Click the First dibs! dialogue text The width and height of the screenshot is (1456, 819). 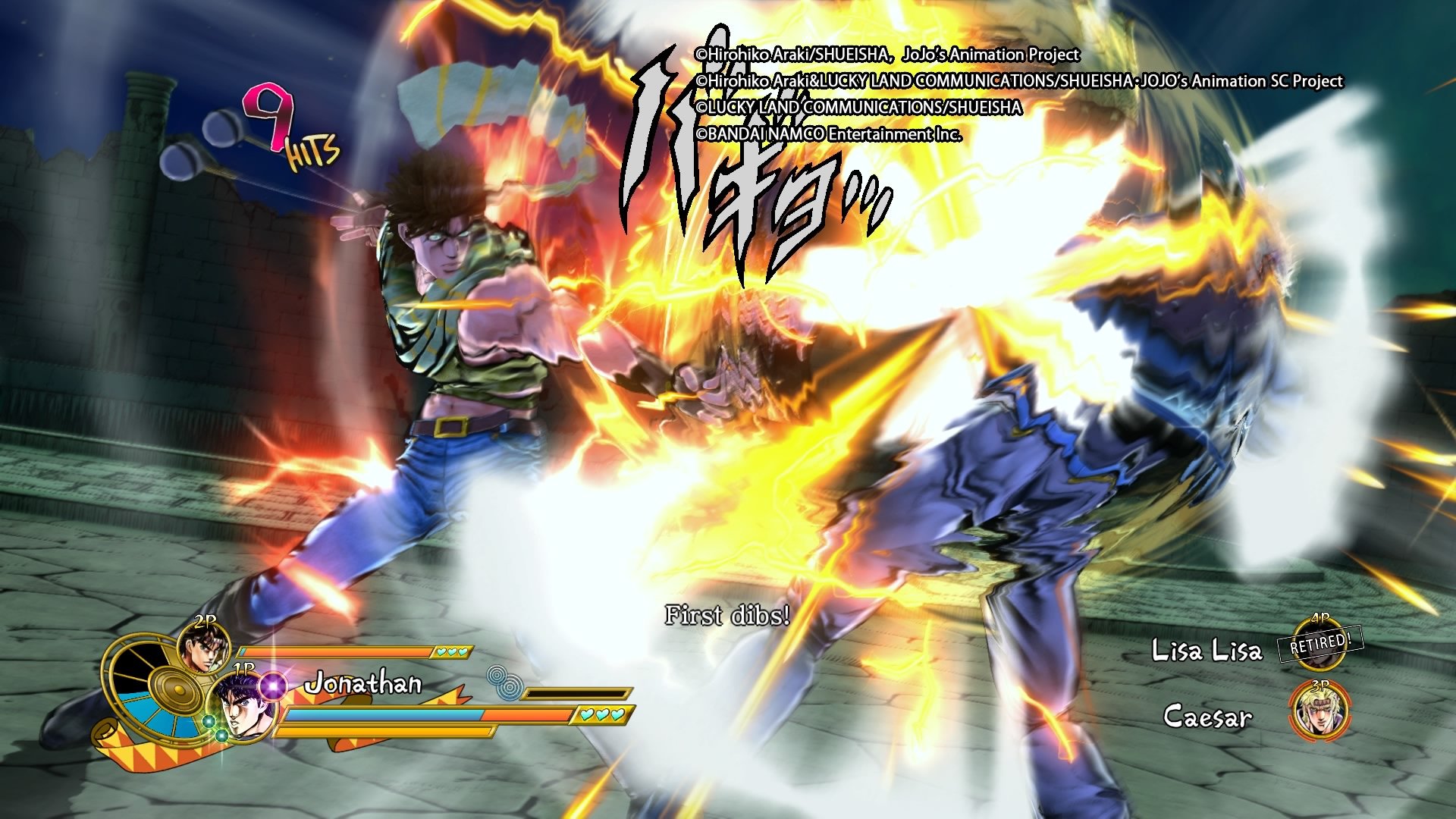(728, 617)
